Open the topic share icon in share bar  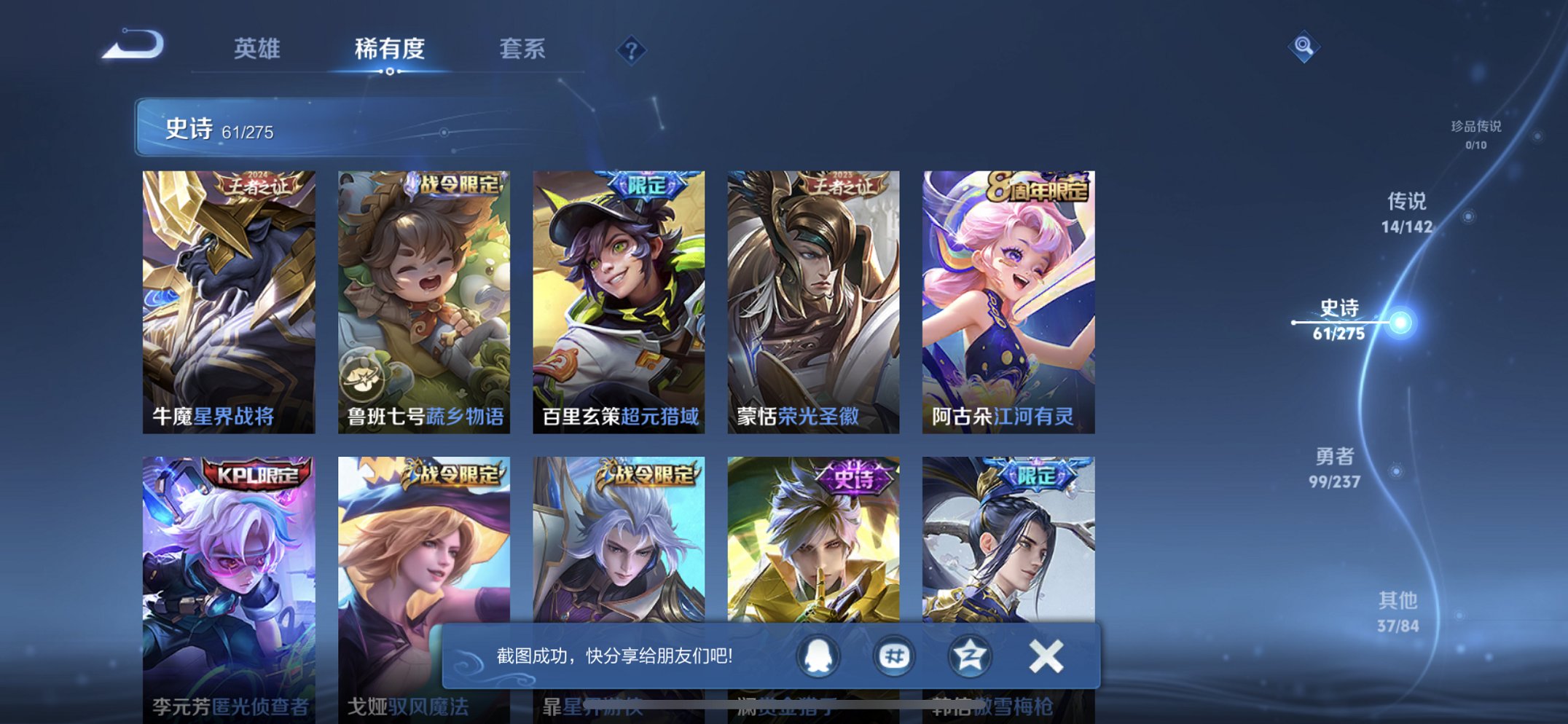tap(893, 656)
